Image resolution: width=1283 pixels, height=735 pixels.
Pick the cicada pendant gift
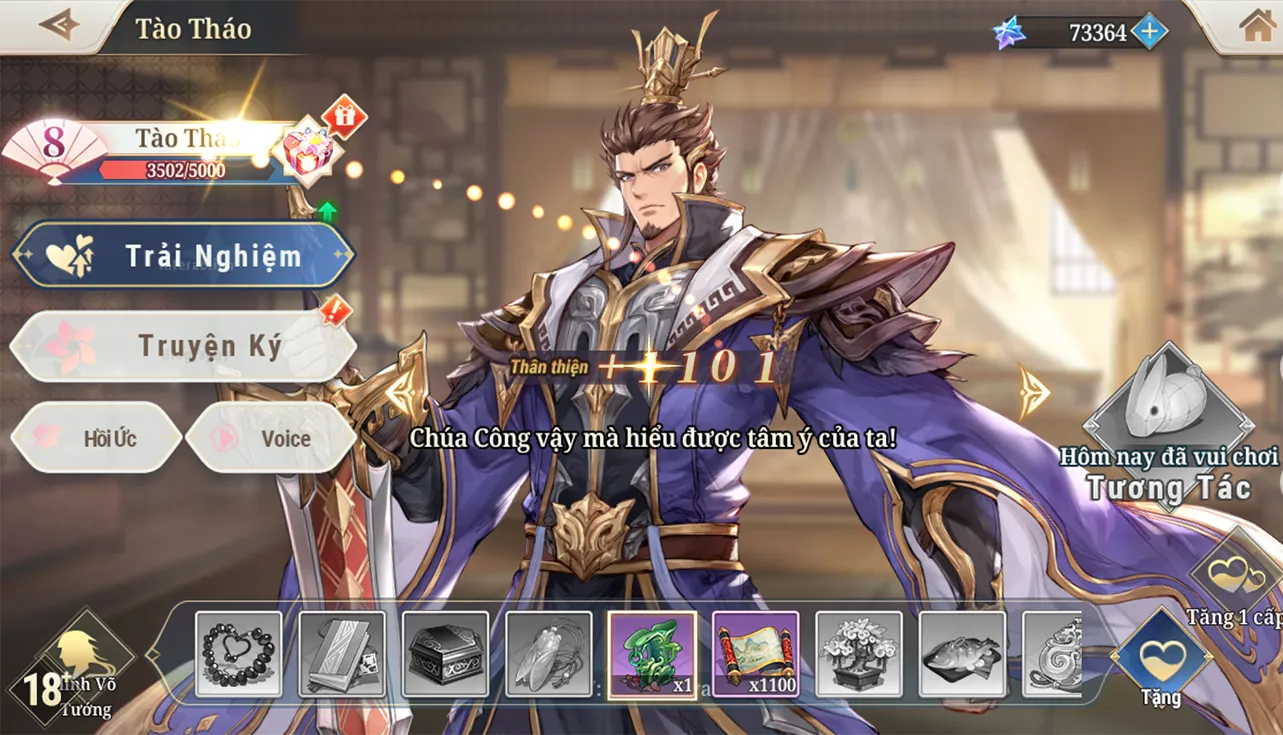click(x=549, y=654)
